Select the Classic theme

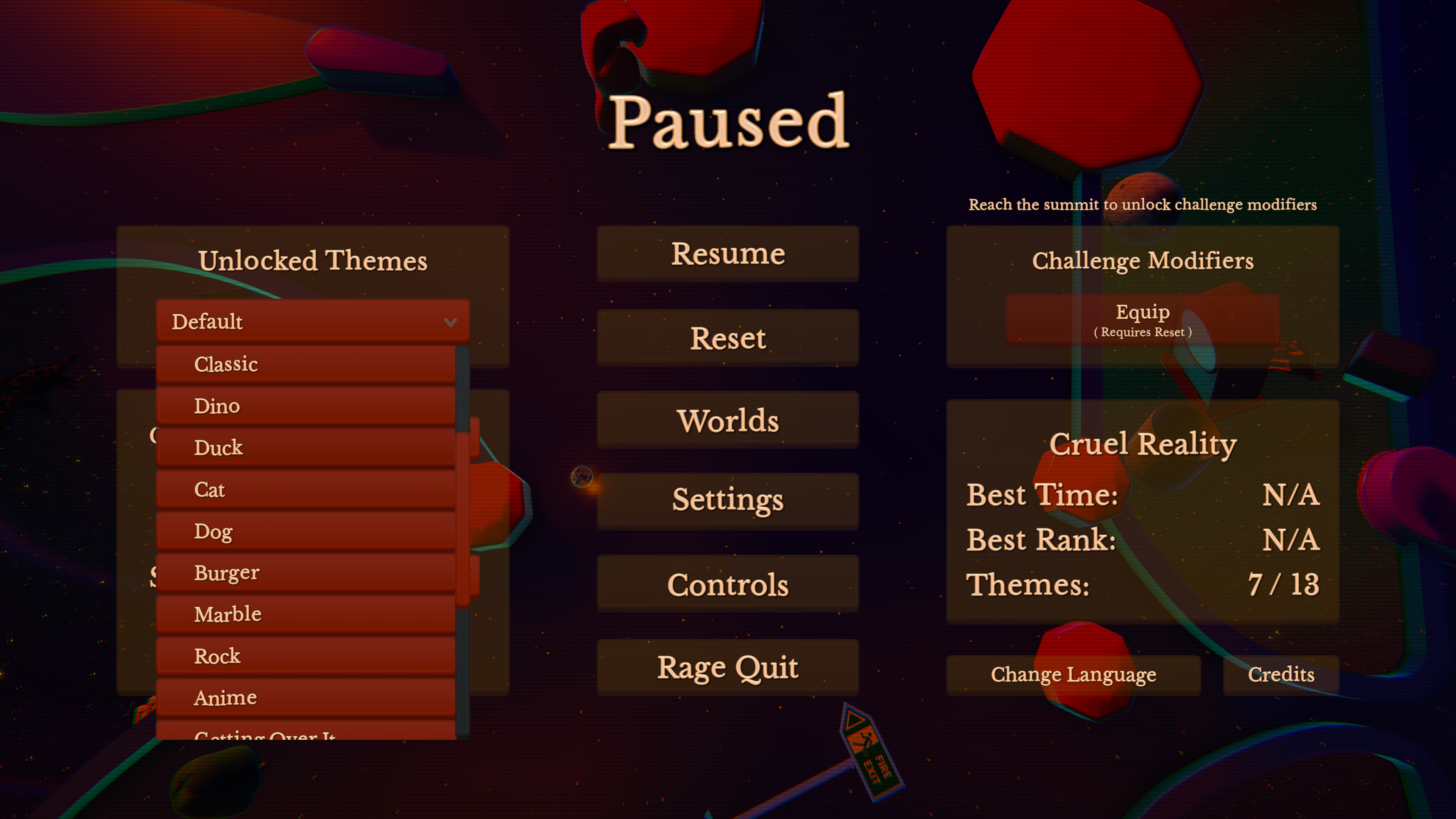click(307, 364)
